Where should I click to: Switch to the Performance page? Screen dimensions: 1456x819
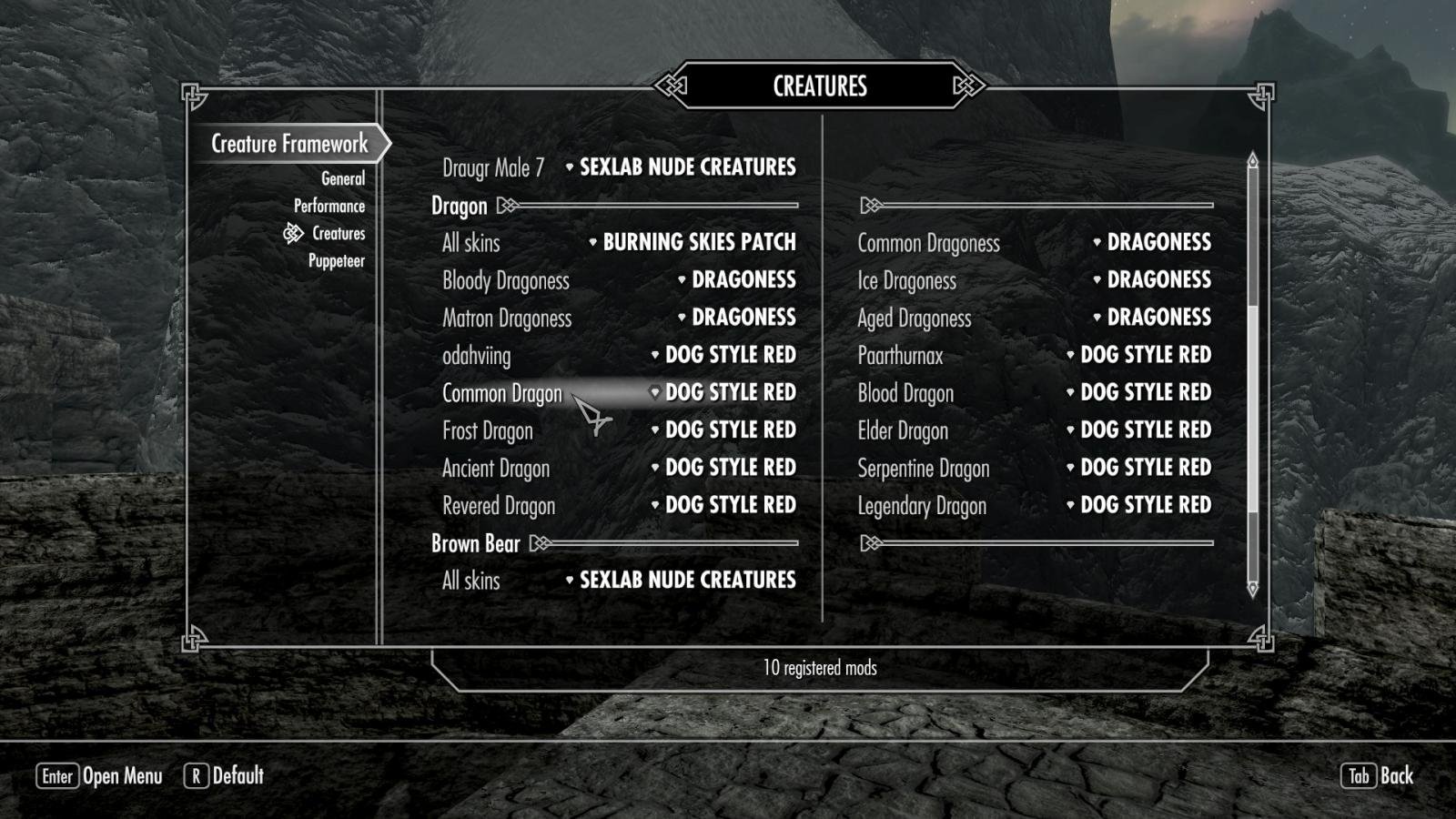329,206
